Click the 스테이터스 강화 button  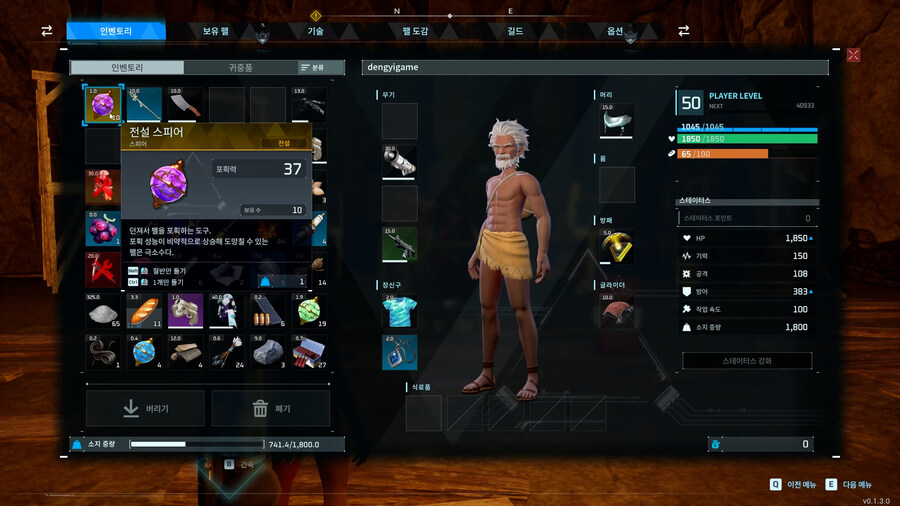tap(747, 360)
